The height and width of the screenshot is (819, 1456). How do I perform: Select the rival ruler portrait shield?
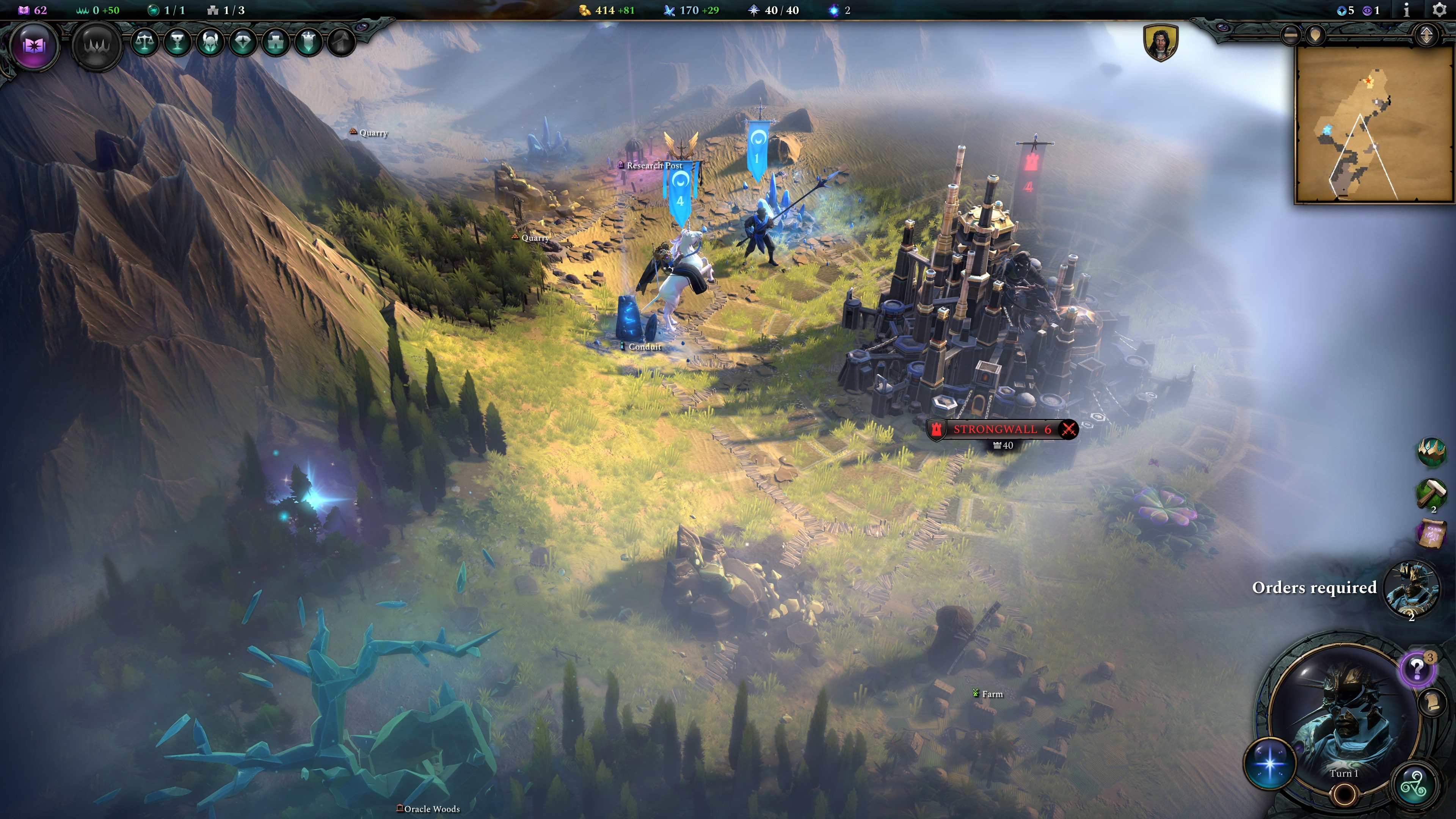coord(1160,42)
